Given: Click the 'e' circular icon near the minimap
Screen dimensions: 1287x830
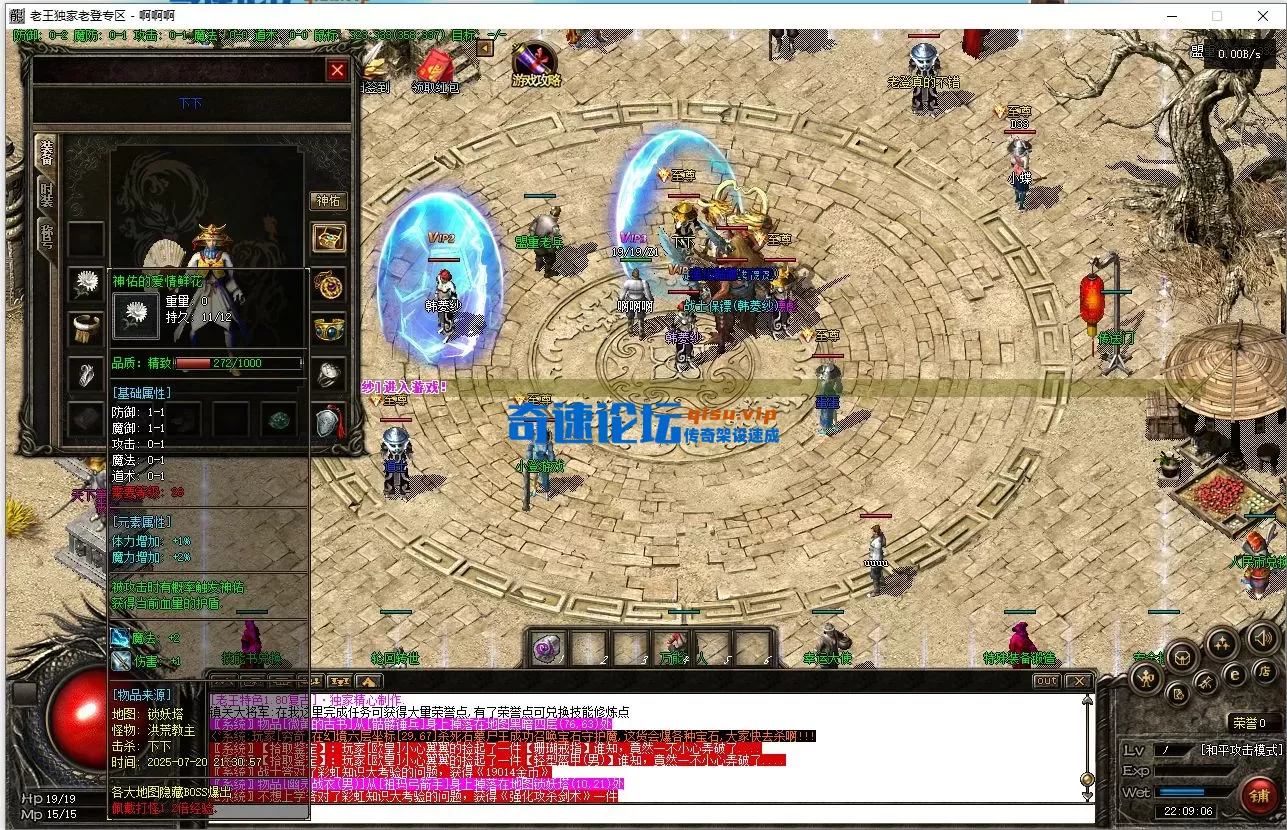Looking at the screenshot, I should 1234,674.
